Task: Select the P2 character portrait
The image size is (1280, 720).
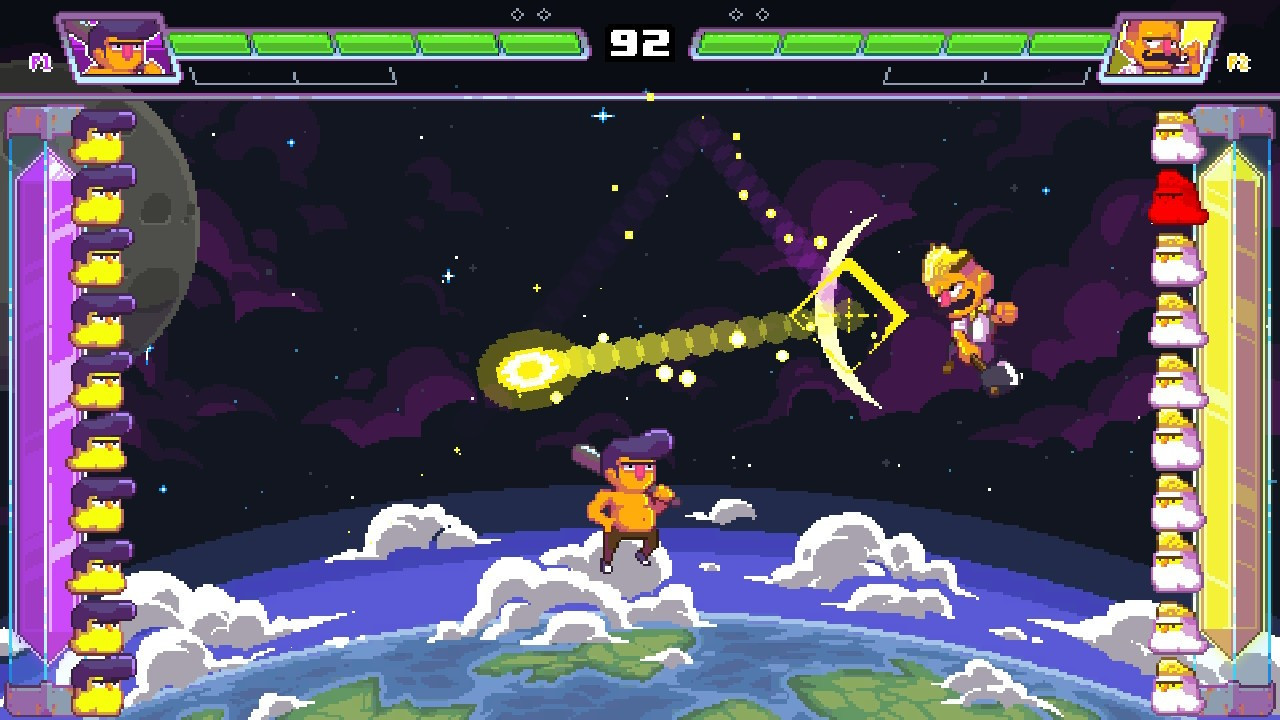Action: click(1163, 45)
